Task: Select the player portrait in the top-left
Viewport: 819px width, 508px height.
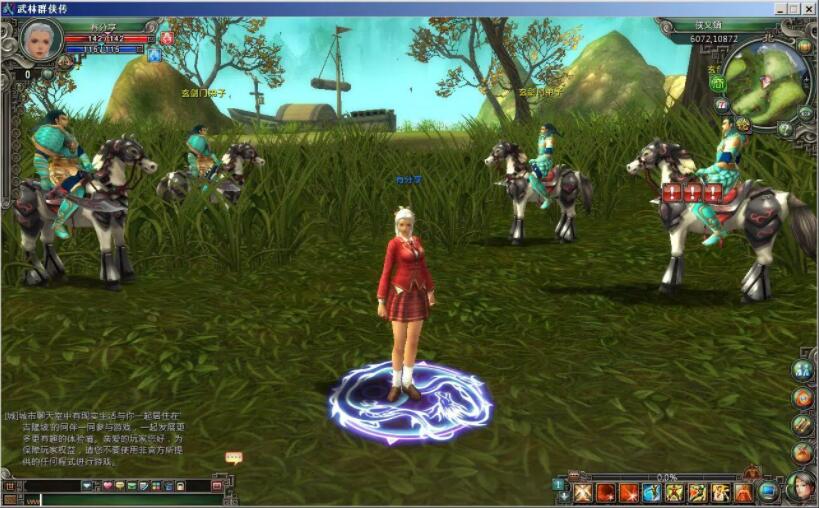Action: [41, 40]
